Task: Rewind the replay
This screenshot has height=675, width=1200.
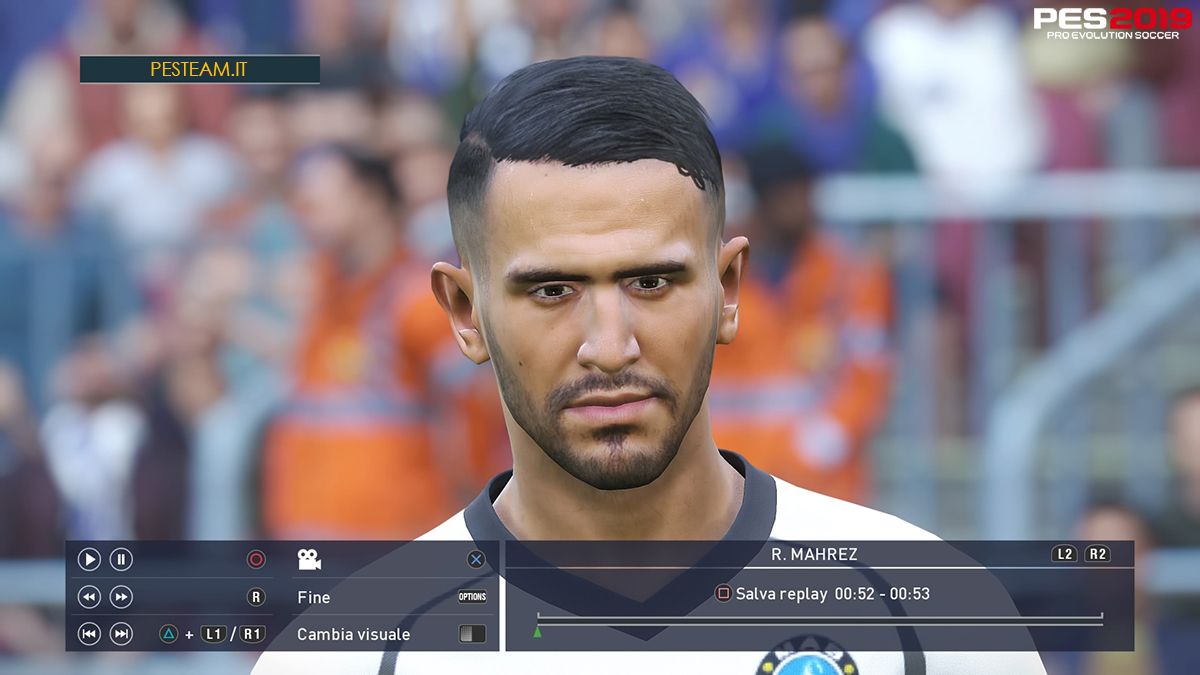Action: pos(89,597)
